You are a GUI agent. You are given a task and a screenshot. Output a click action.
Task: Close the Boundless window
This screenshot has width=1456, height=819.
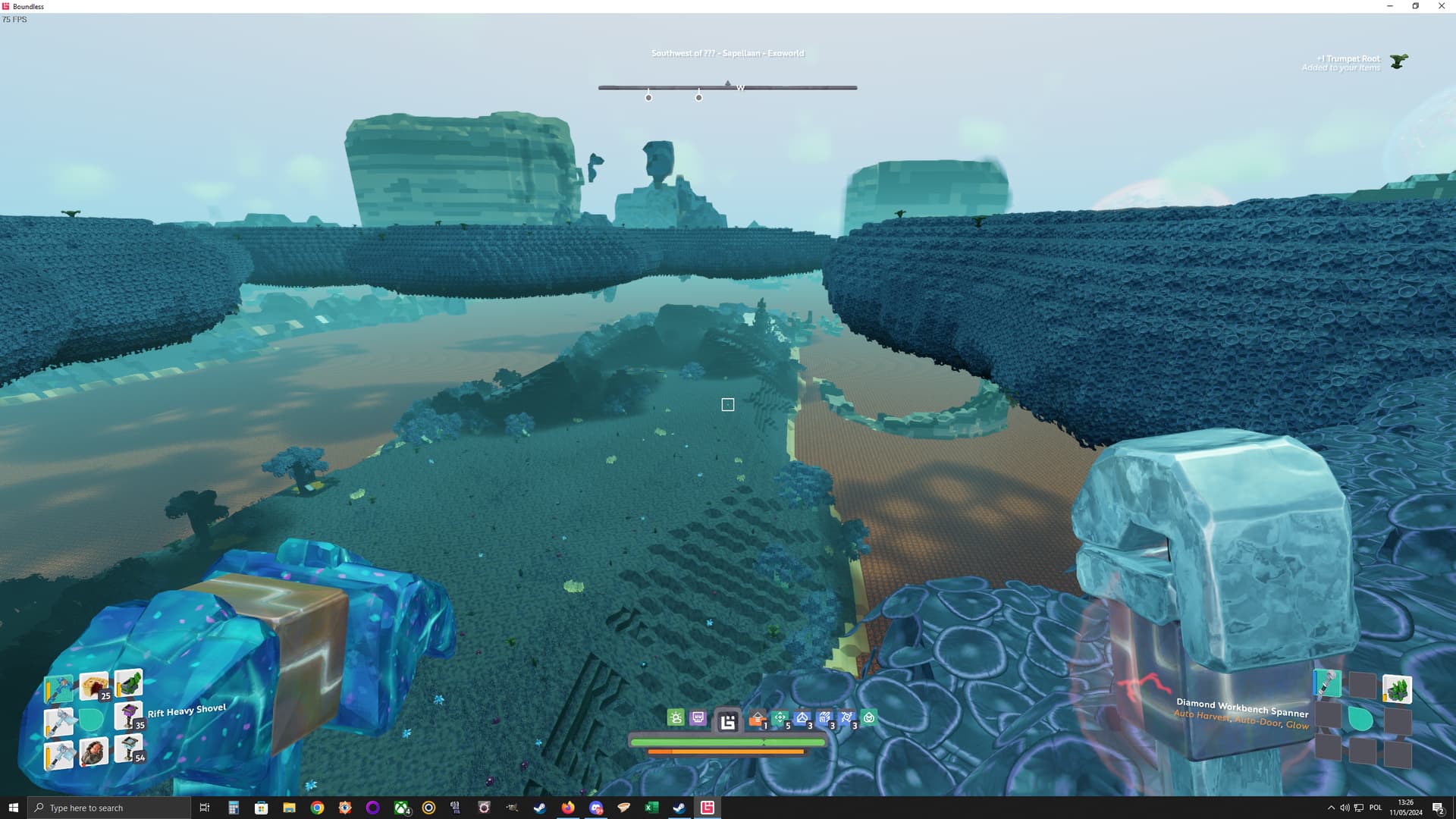1442,6
